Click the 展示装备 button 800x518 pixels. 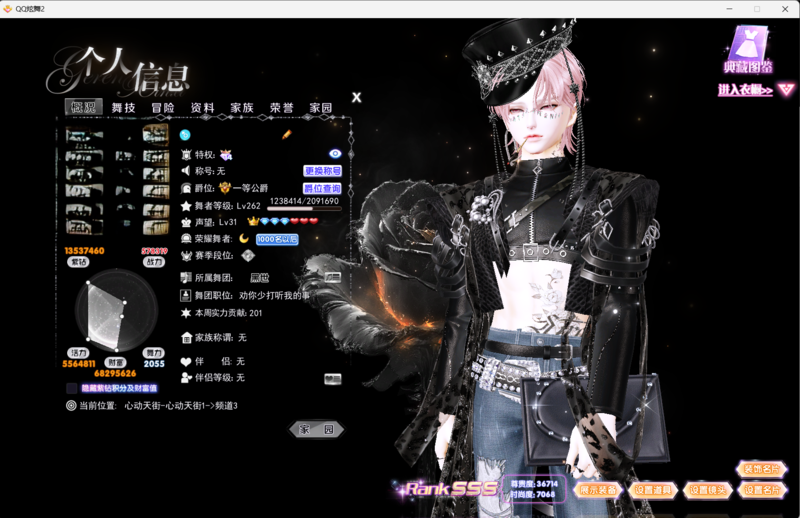pos(599,490)
